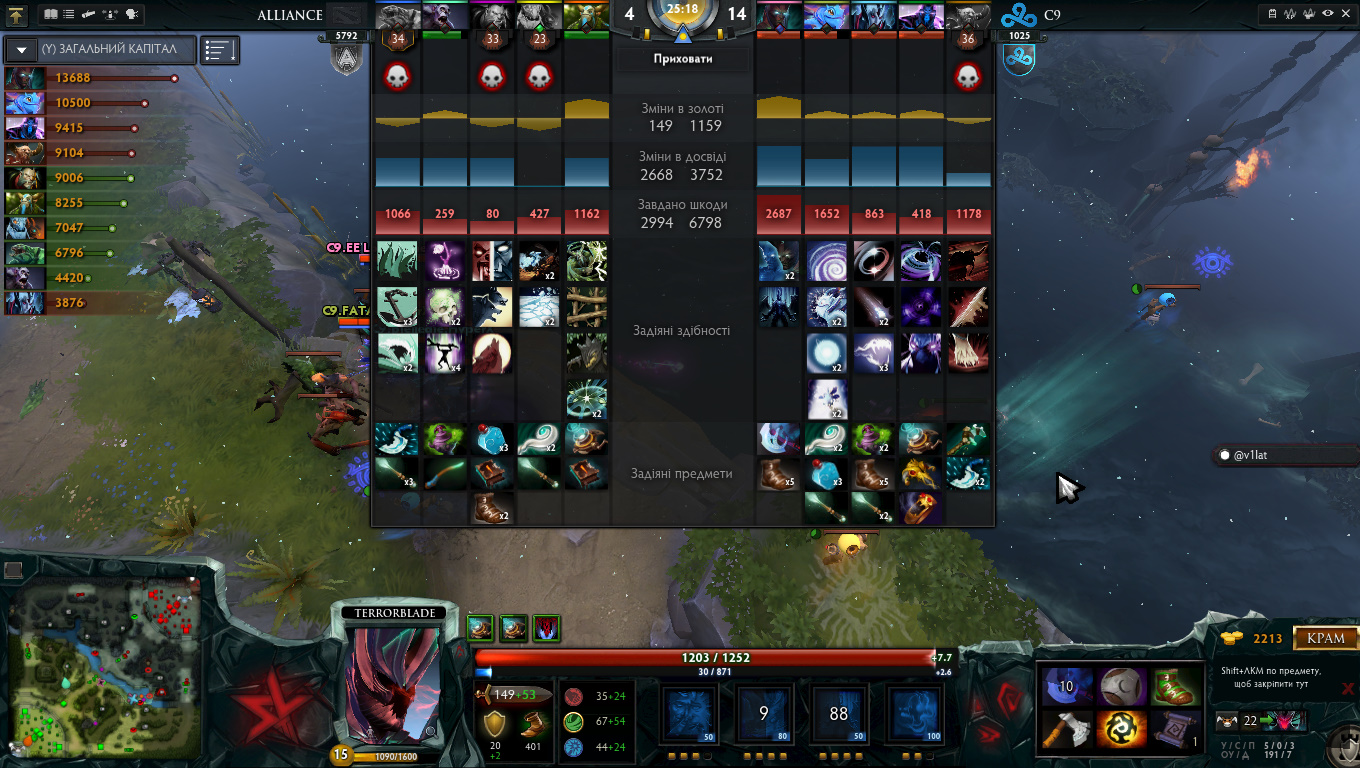Click the eye icon in top-right toolbar
The height and width of the screenshot is (768, 1360).
point(1327,15)
